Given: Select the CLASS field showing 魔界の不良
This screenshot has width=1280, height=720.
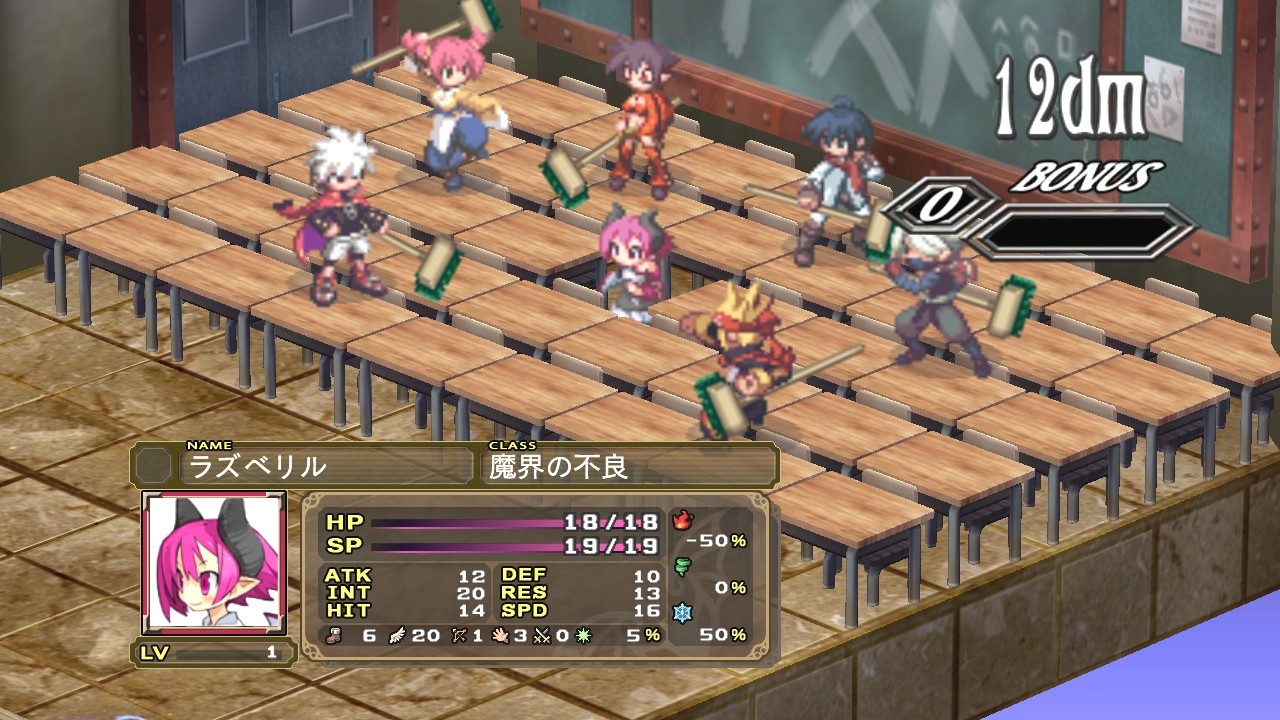Looking at the screenshot, I should pos(590,465).
